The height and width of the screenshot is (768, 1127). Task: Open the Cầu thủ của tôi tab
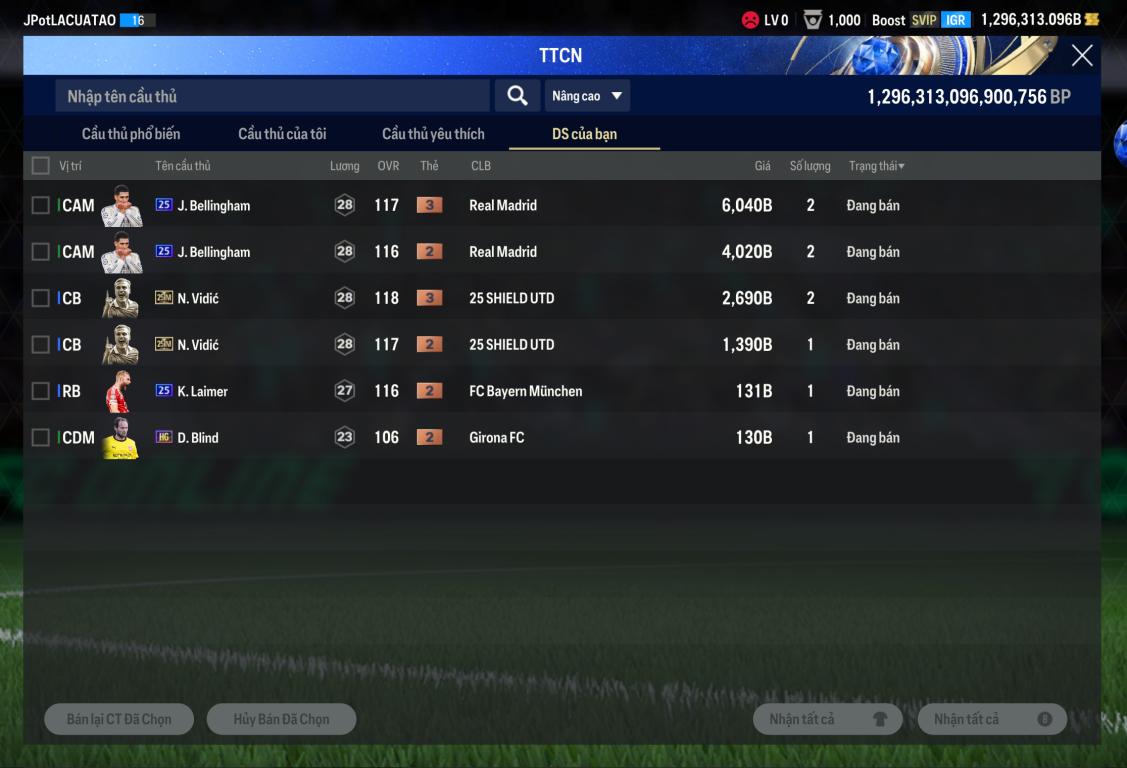282,134
